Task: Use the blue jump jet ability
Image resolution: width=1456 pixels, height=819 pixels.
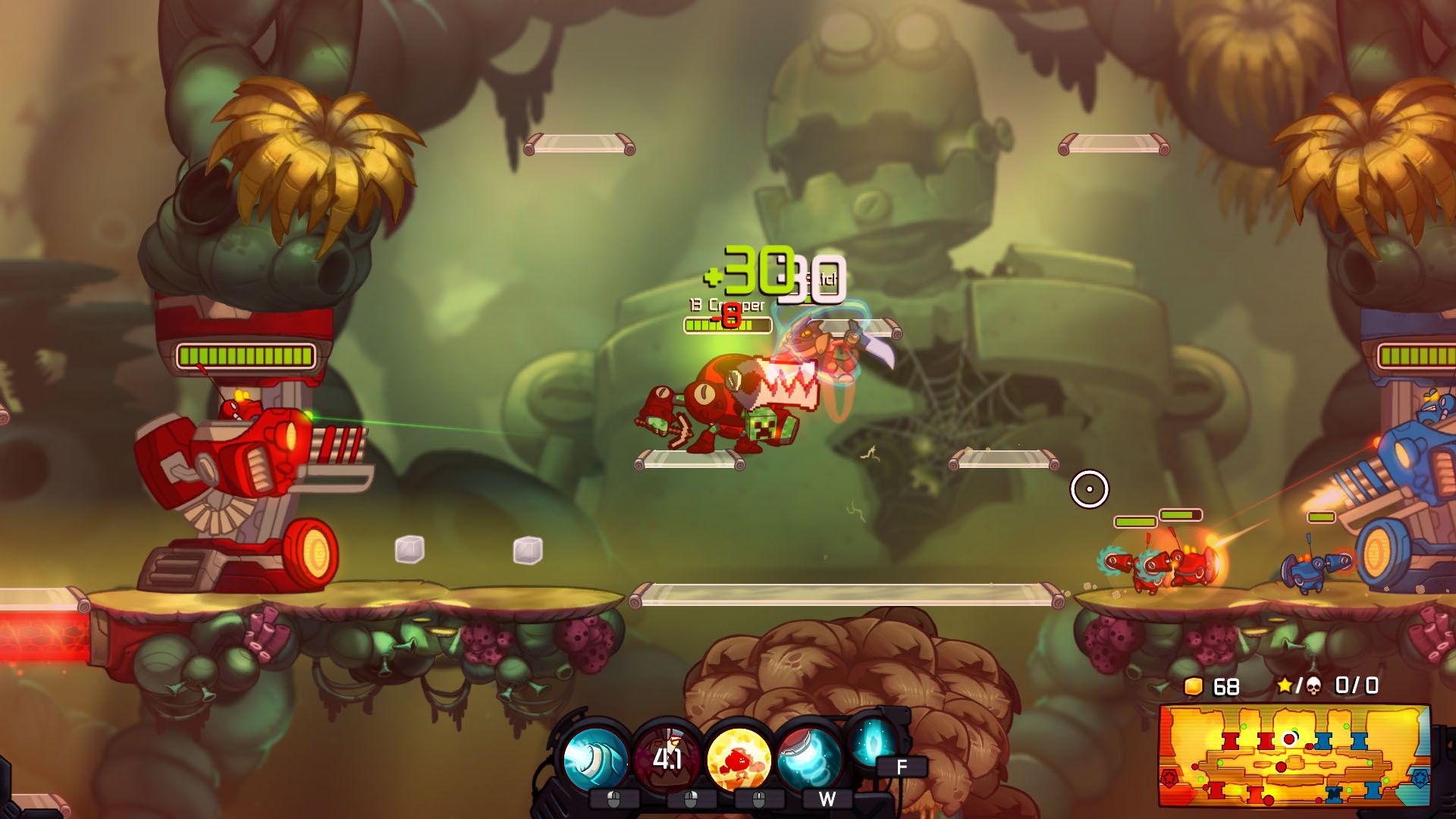Action: pyautogui.click(x=809, y=758)
